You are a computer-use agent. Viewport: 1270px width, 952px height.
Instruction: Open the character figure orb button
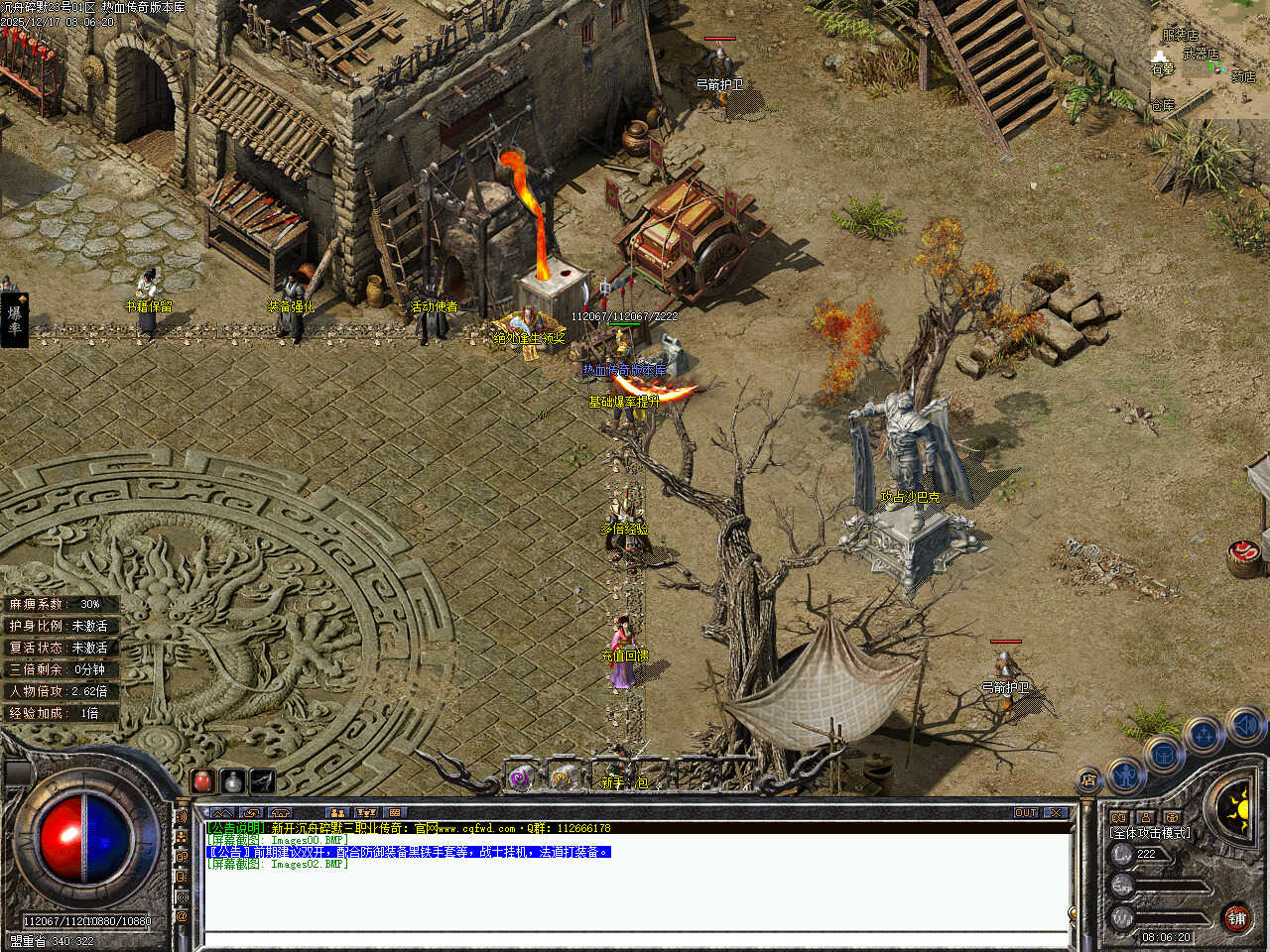pos(1125,774)
